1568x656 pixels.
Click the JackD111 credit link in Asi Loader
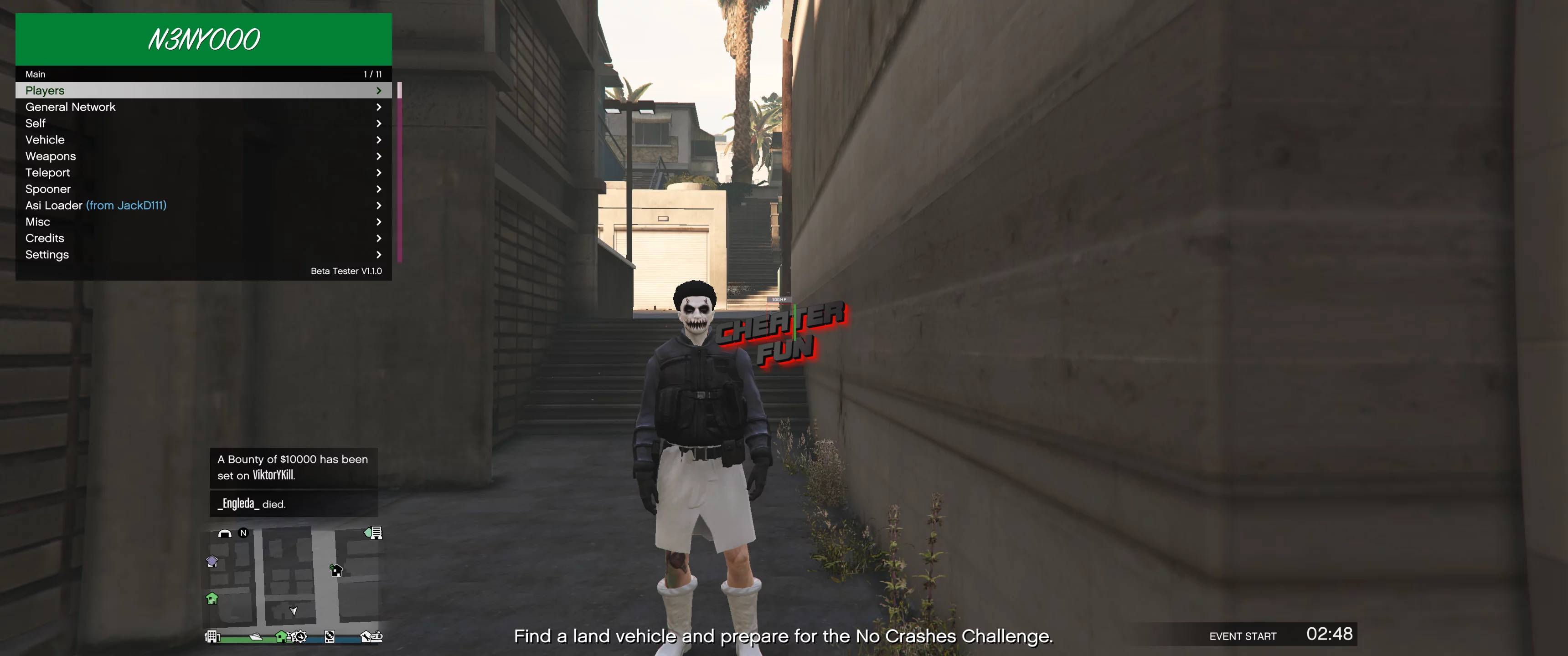click(x=126, y=205)
